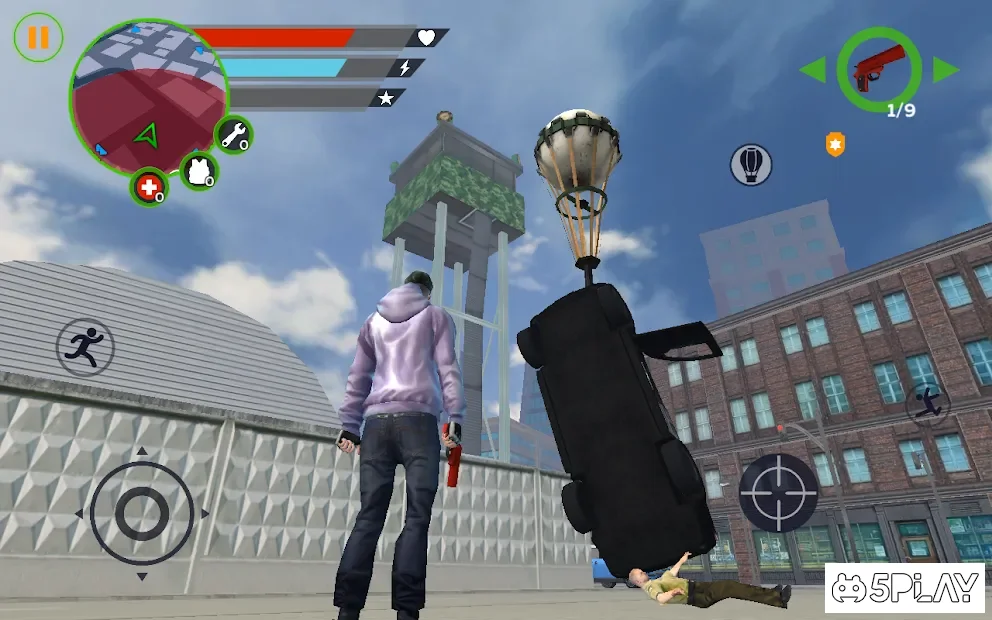The image size is (992, 620).
Task: Switch to the next weapon with right arrow
Action: pyautogui.click(x=945, y=70)
